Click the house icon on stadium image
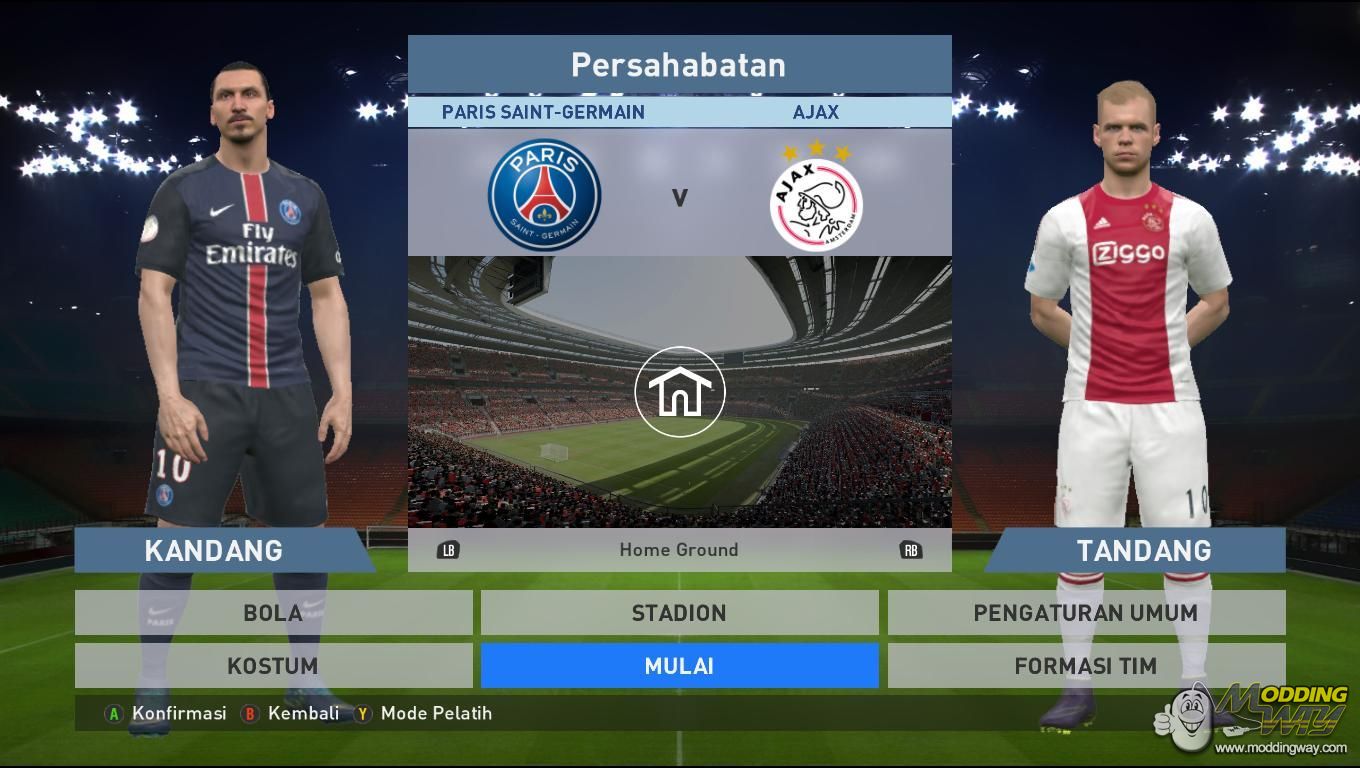 point(680,392)
